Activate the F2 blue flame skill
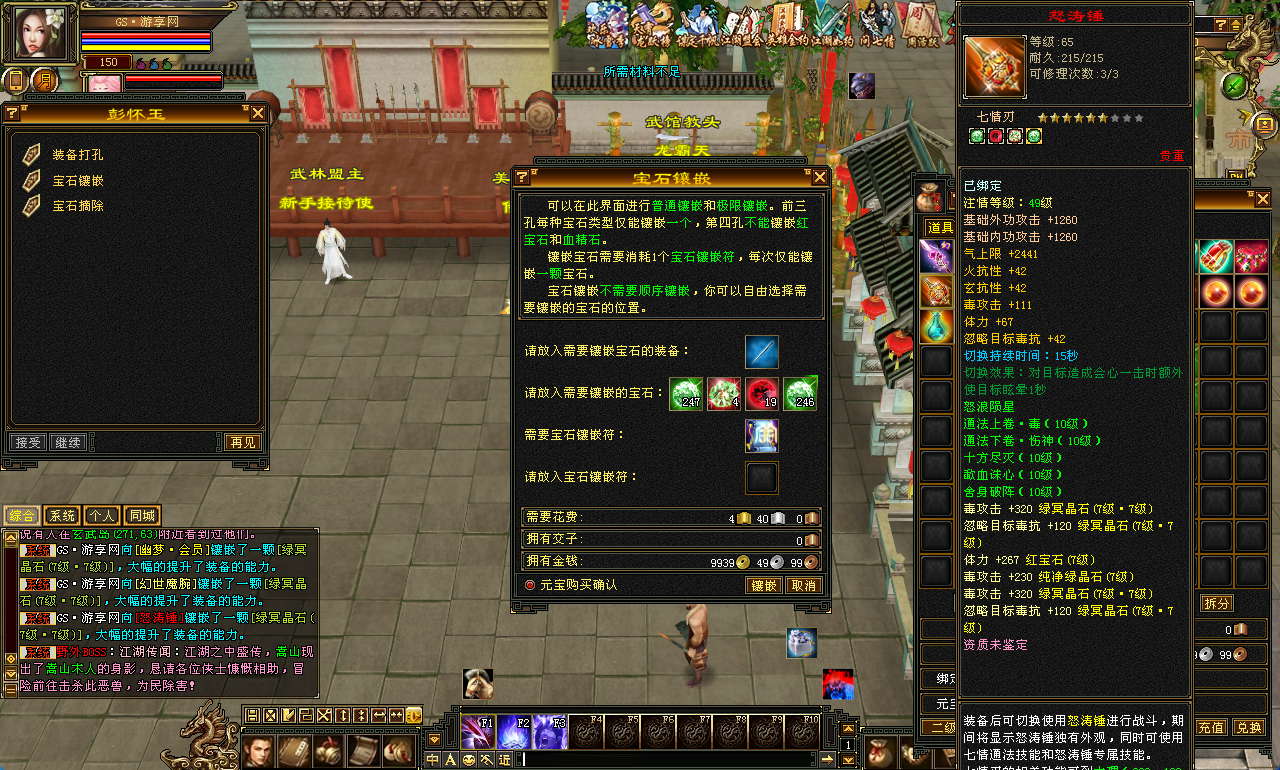1280x770 pixels. pyautogui.click(x=514, y=733)
